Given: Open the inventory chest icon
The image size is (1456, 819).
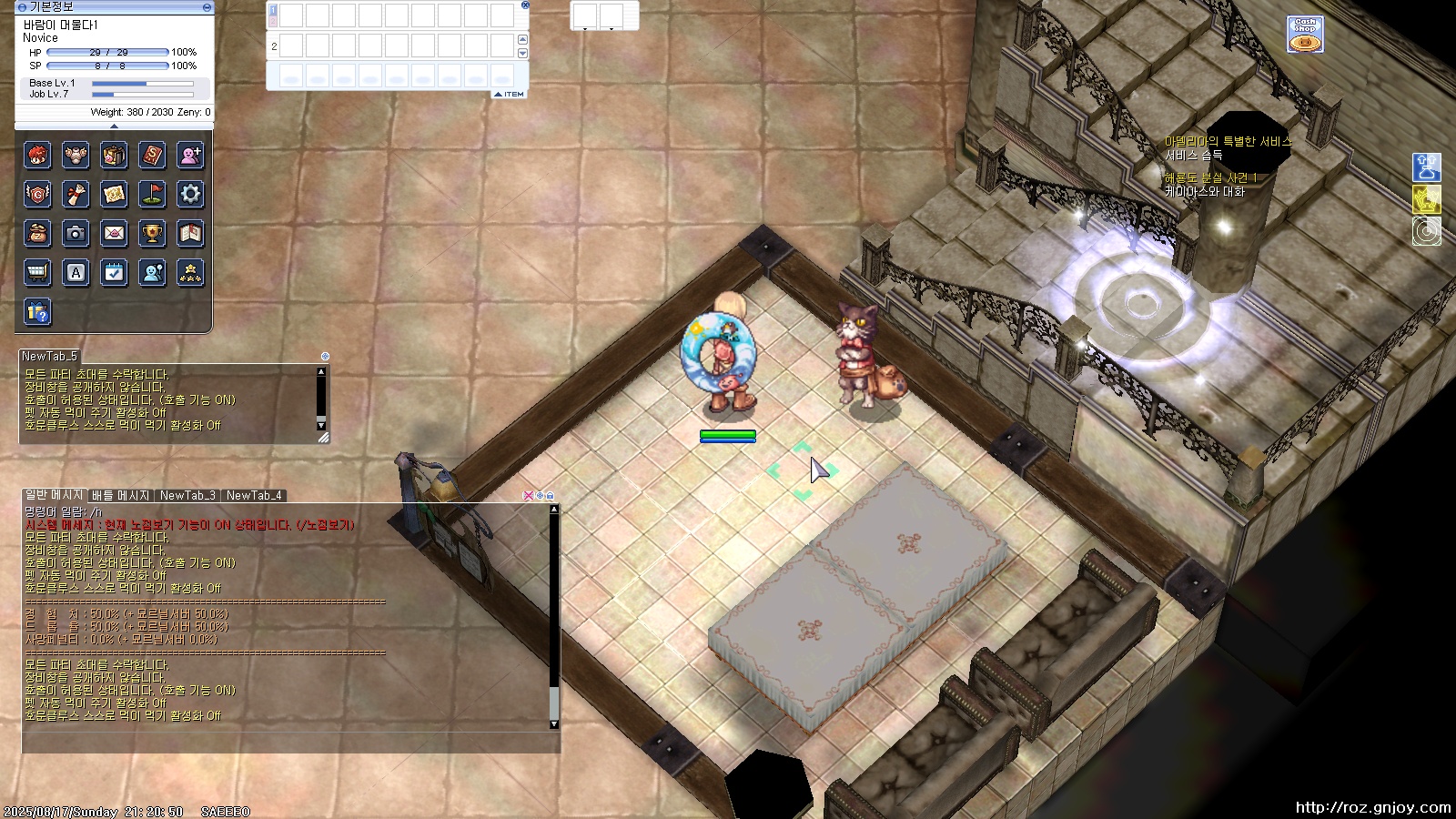Looking at the screenshot, I should pyautogui.click(x=114, y=156).
